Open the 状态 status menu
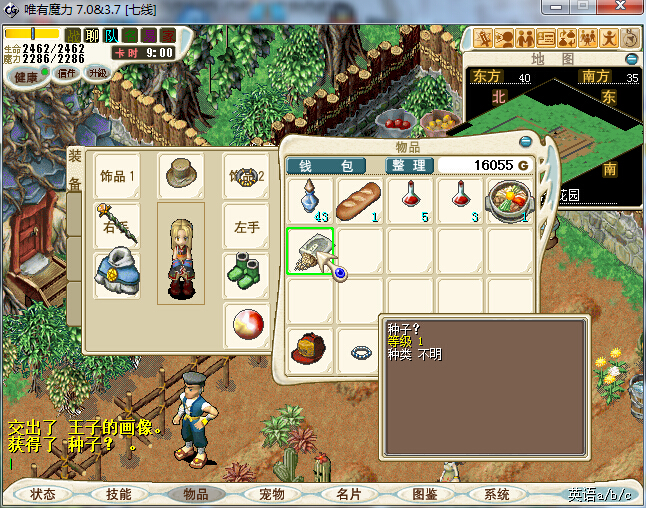The height and width of the screenshot is (508, 646). click(43, 494)
